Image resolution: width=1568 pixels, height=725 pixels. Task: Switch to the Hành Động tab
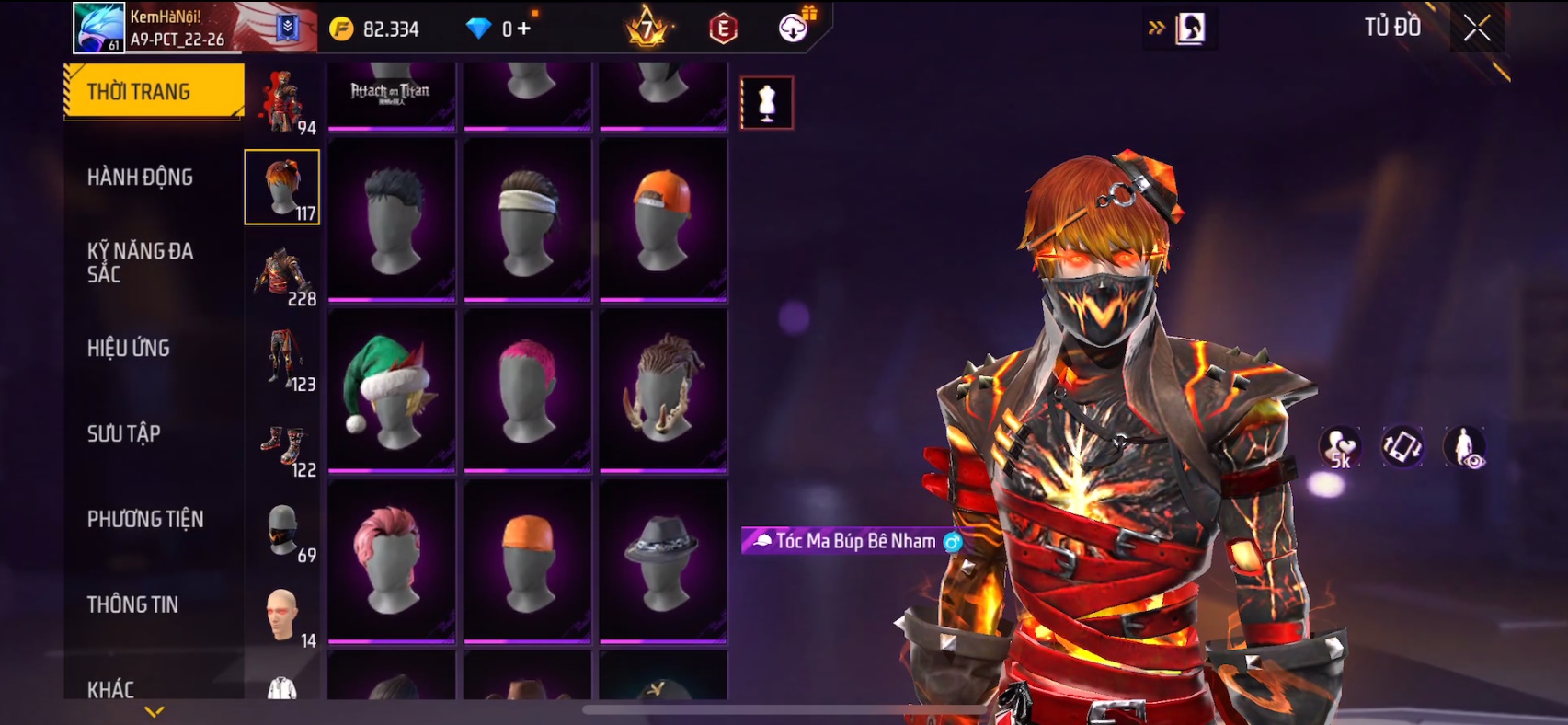coord(140,177)
